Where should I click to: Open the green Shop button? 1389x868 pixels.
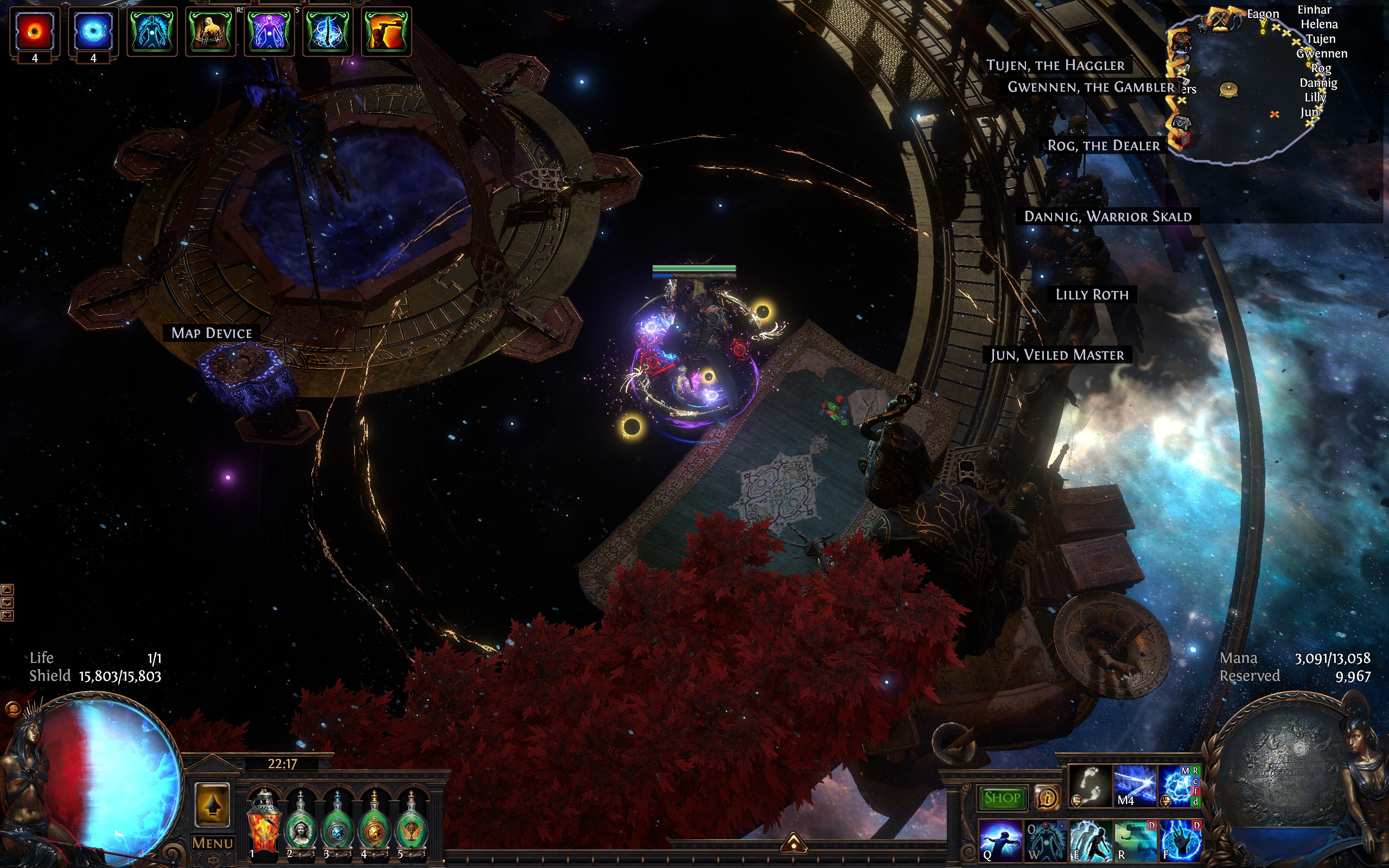[x=1002, y=797]
